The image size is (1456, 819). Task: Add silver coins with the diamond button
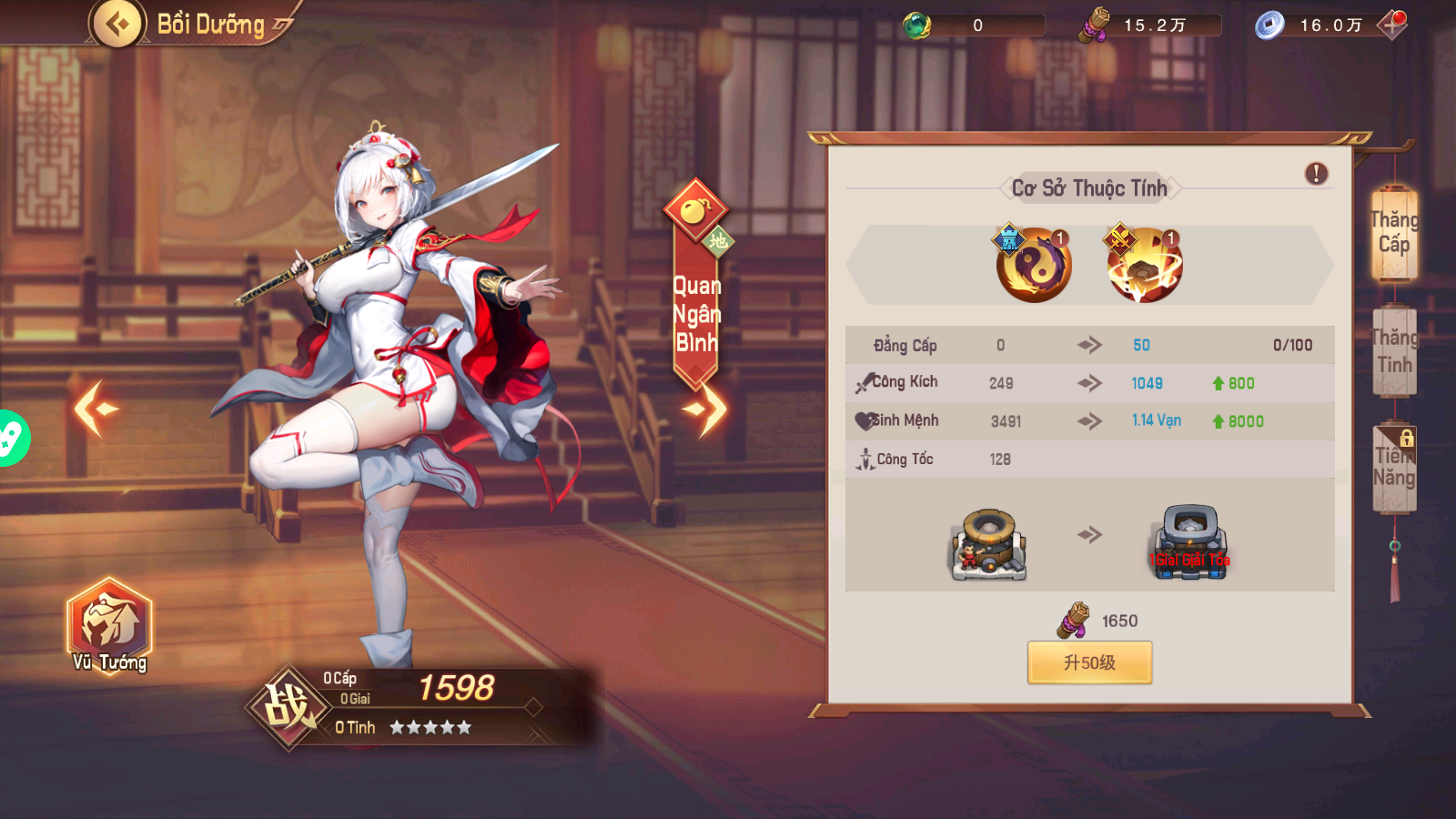tap(1392, 25)
